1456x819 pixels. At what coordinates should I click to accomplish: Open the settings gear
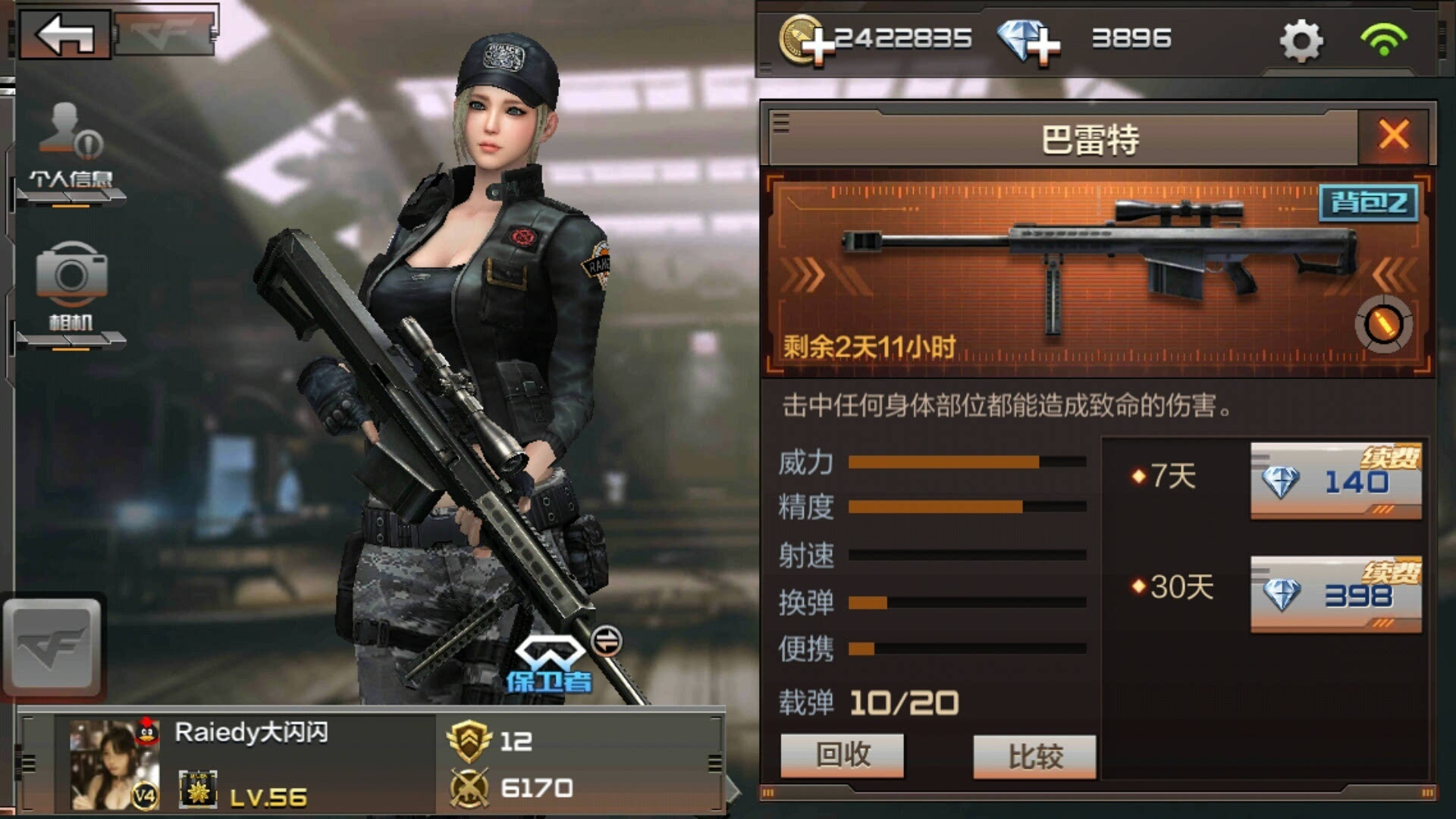pyautogui.click(x=1301, y=41)
